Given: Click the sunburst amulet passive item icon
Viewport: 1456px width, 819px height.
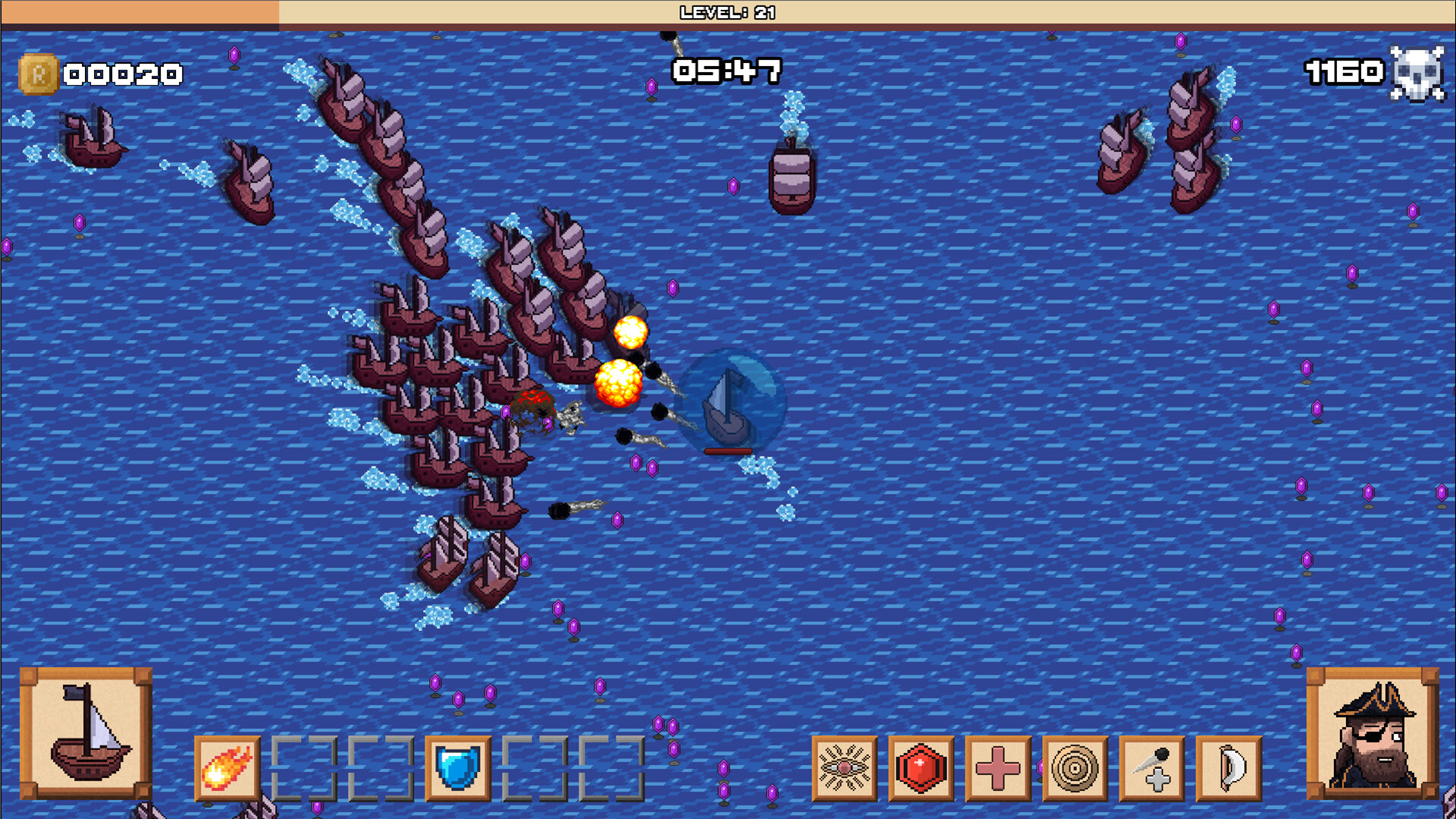Looking at the screenshot, I should click(844, 769).
